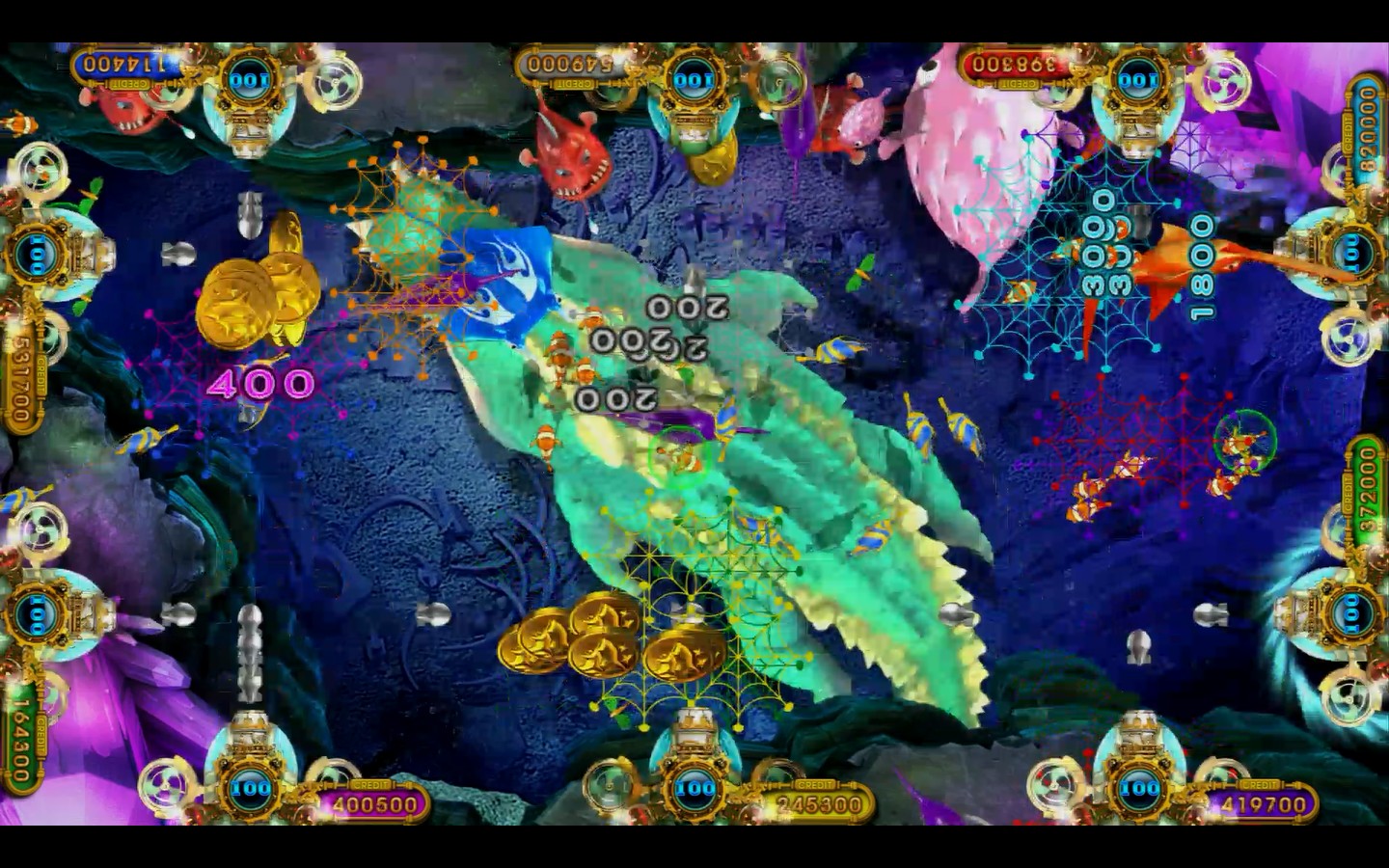Turn the aiming wheel next to the top-left station
This screenshot has width=1389, height=868.
point(333,82)
